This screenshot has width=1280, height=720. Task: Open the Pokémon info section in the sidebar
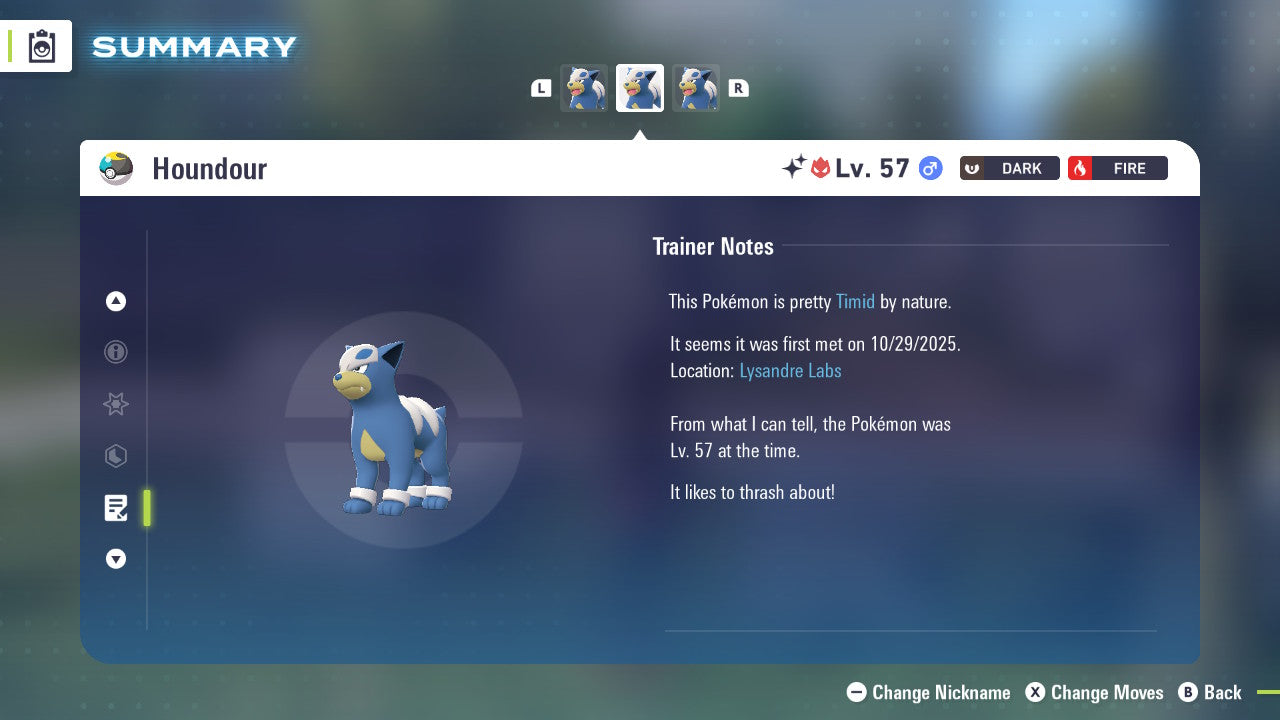115,352
